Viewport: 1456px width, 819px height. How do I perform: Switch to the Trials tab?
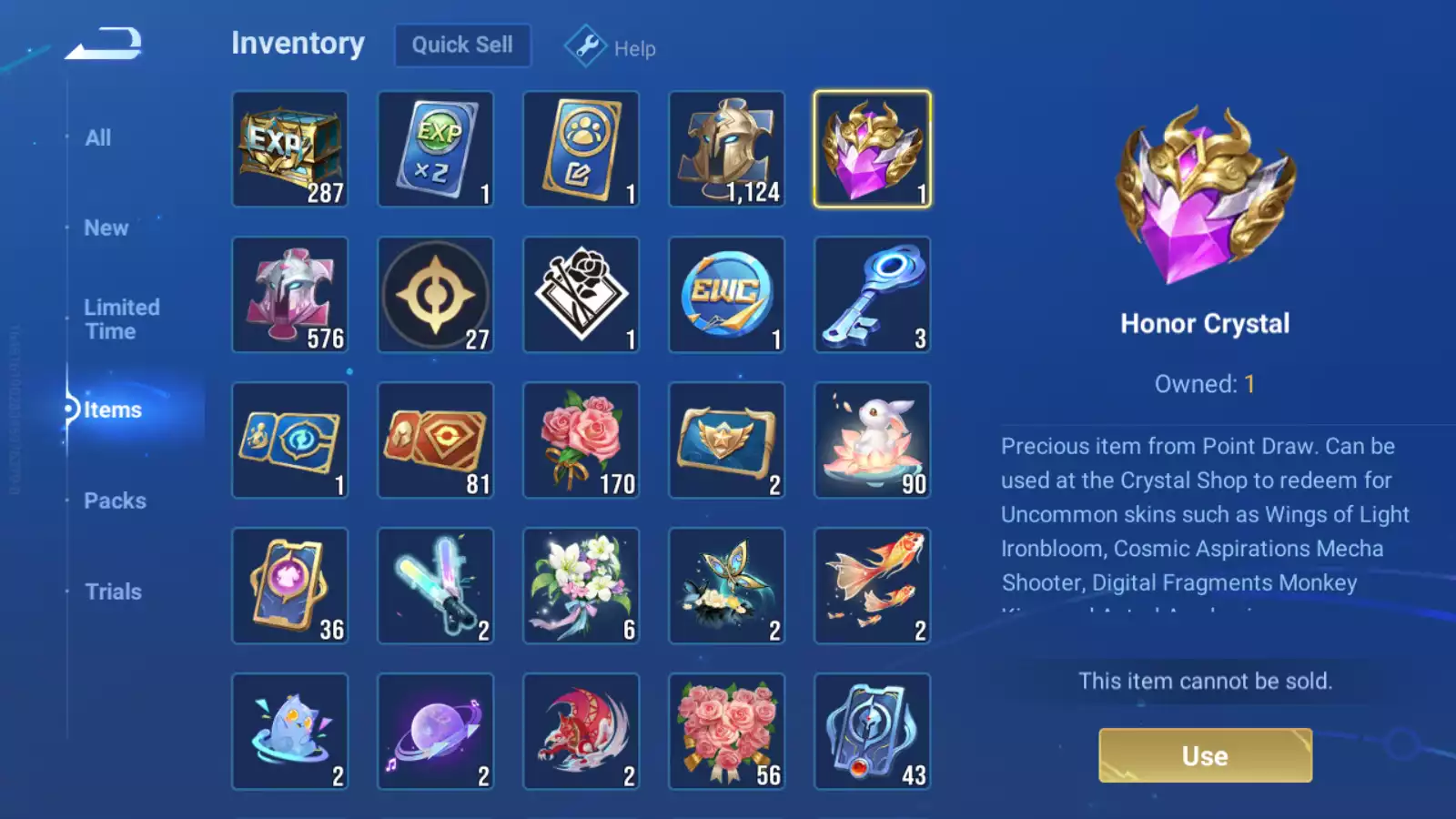(113, 592)
